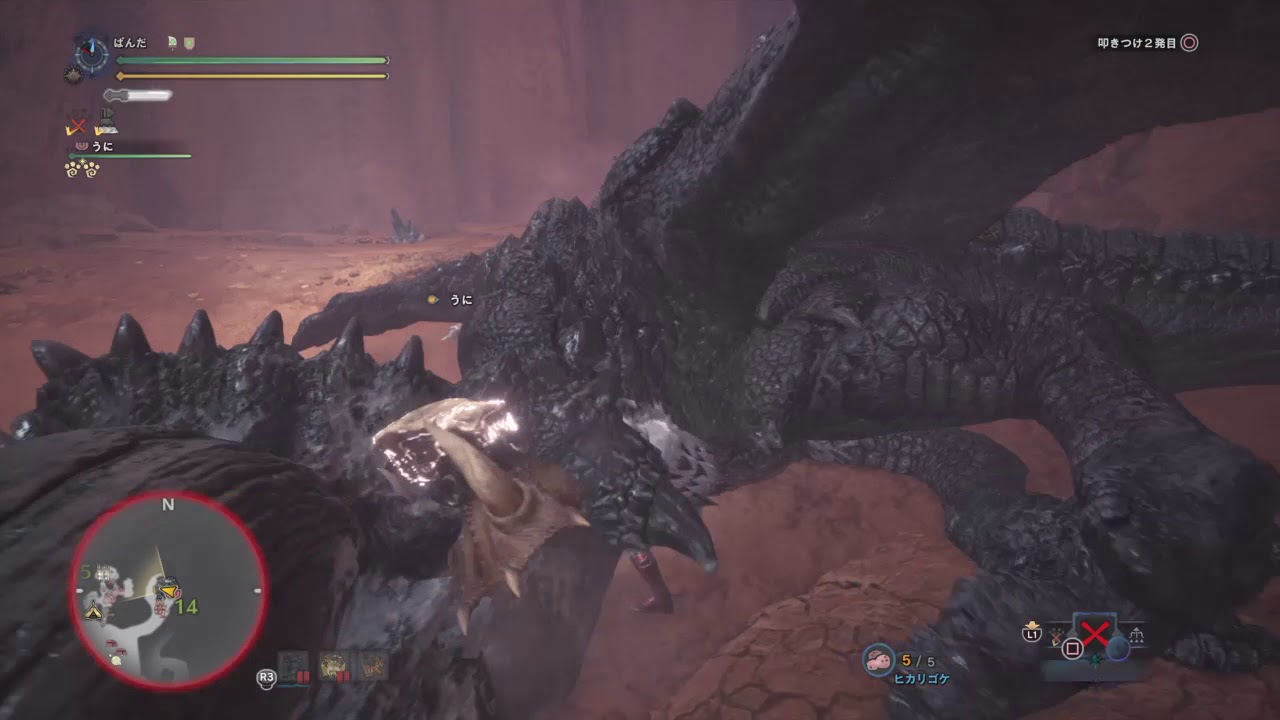Click the palico うに health bar

point(130,155)
